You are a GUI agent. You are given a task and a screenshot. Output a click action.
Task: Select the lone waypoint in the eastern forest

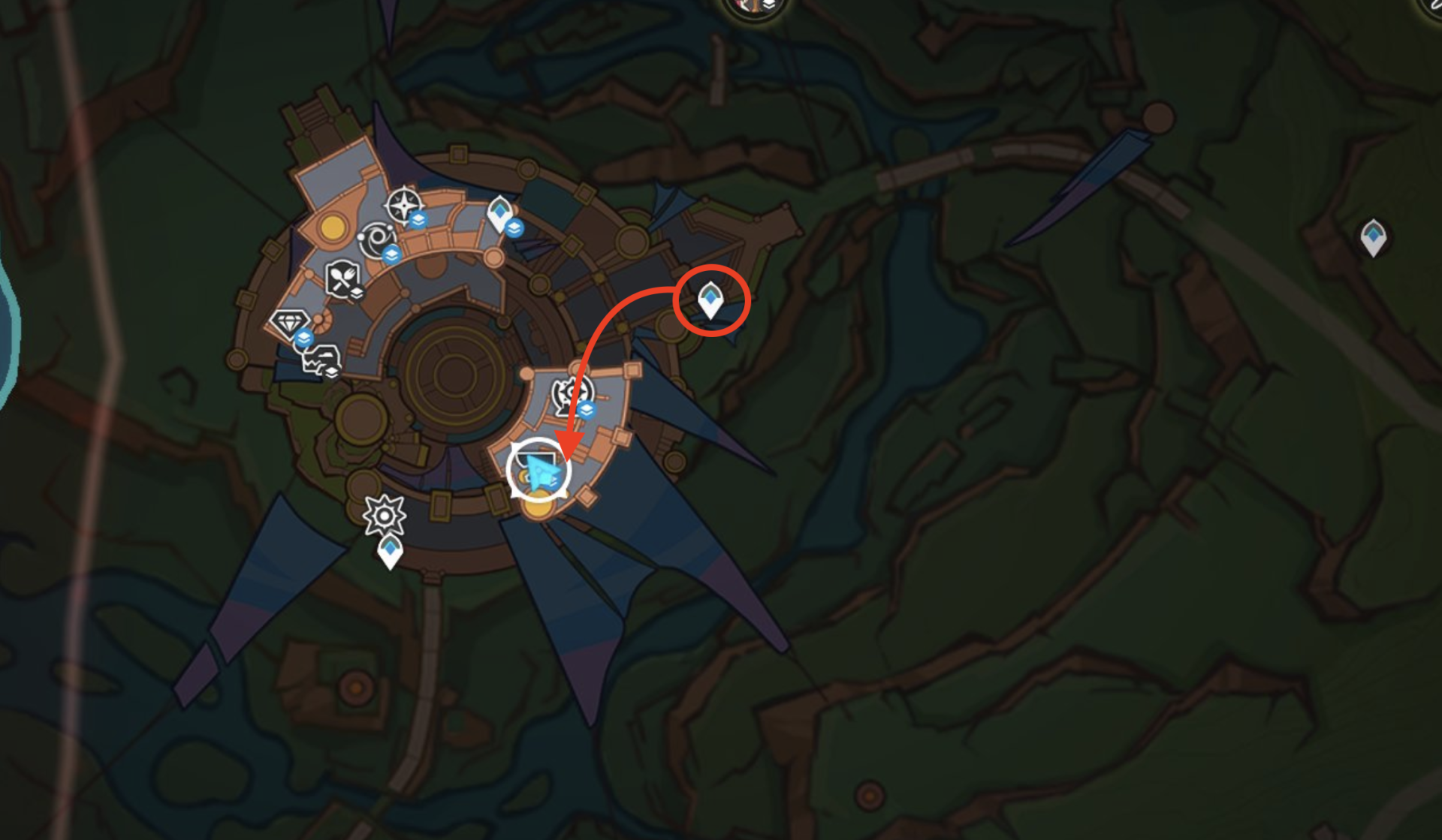[x=1373, y=236]
